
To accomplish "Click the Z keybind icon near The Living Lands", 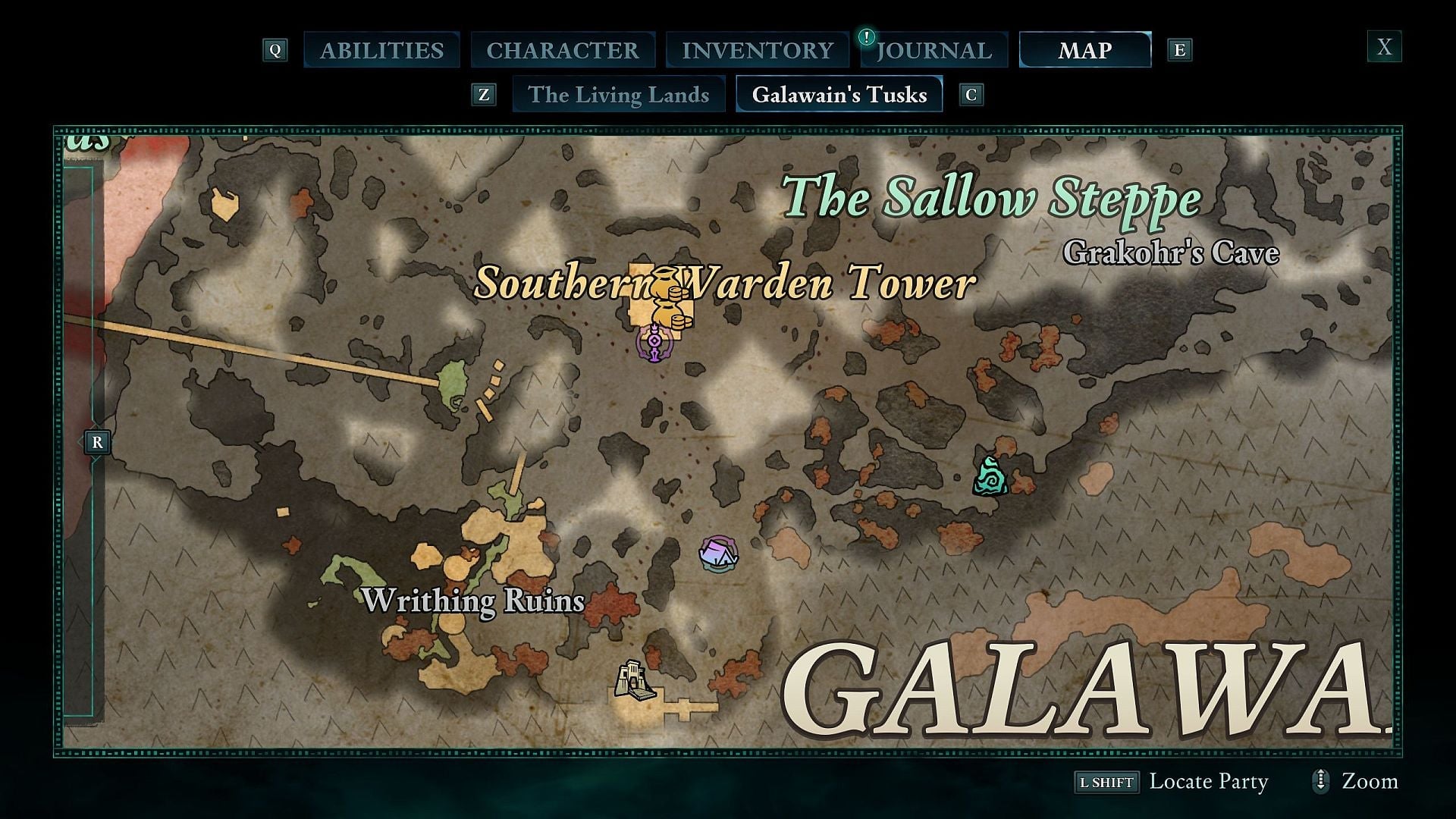I will tap(483, 95).
